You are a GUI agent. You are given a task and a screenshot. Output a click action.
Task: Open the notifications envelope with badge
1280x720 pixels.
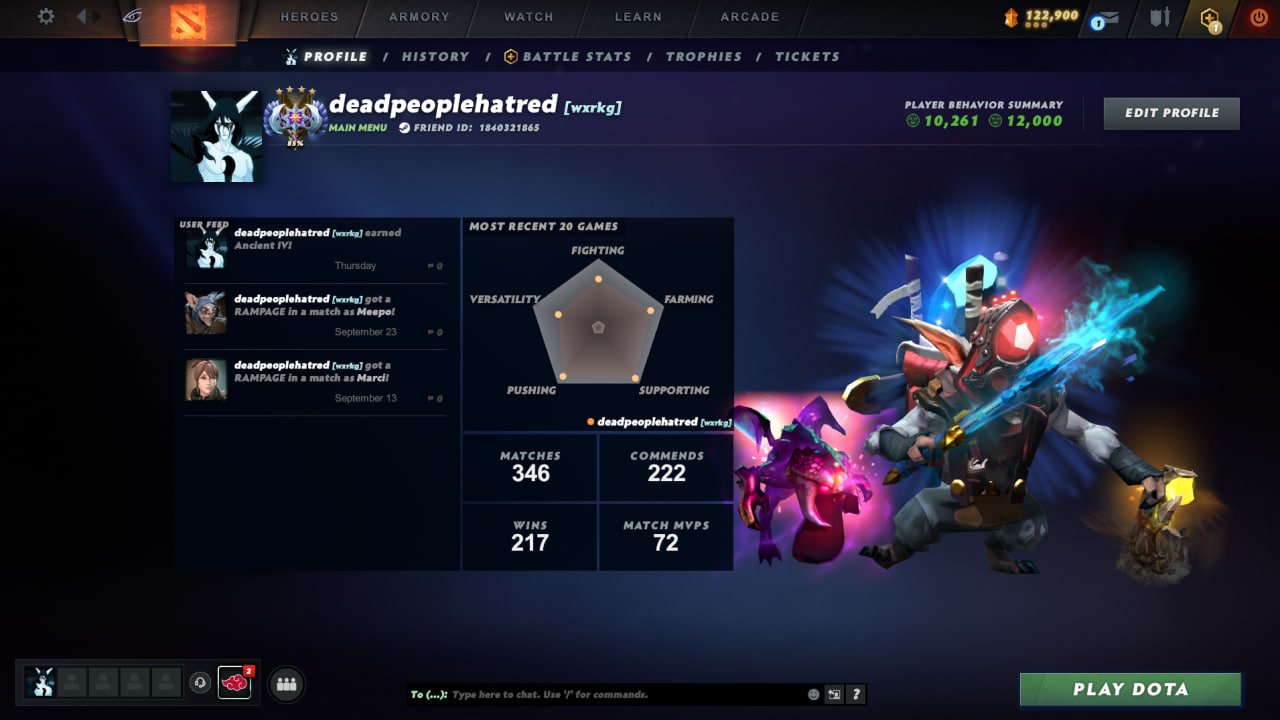[1104, 17]
